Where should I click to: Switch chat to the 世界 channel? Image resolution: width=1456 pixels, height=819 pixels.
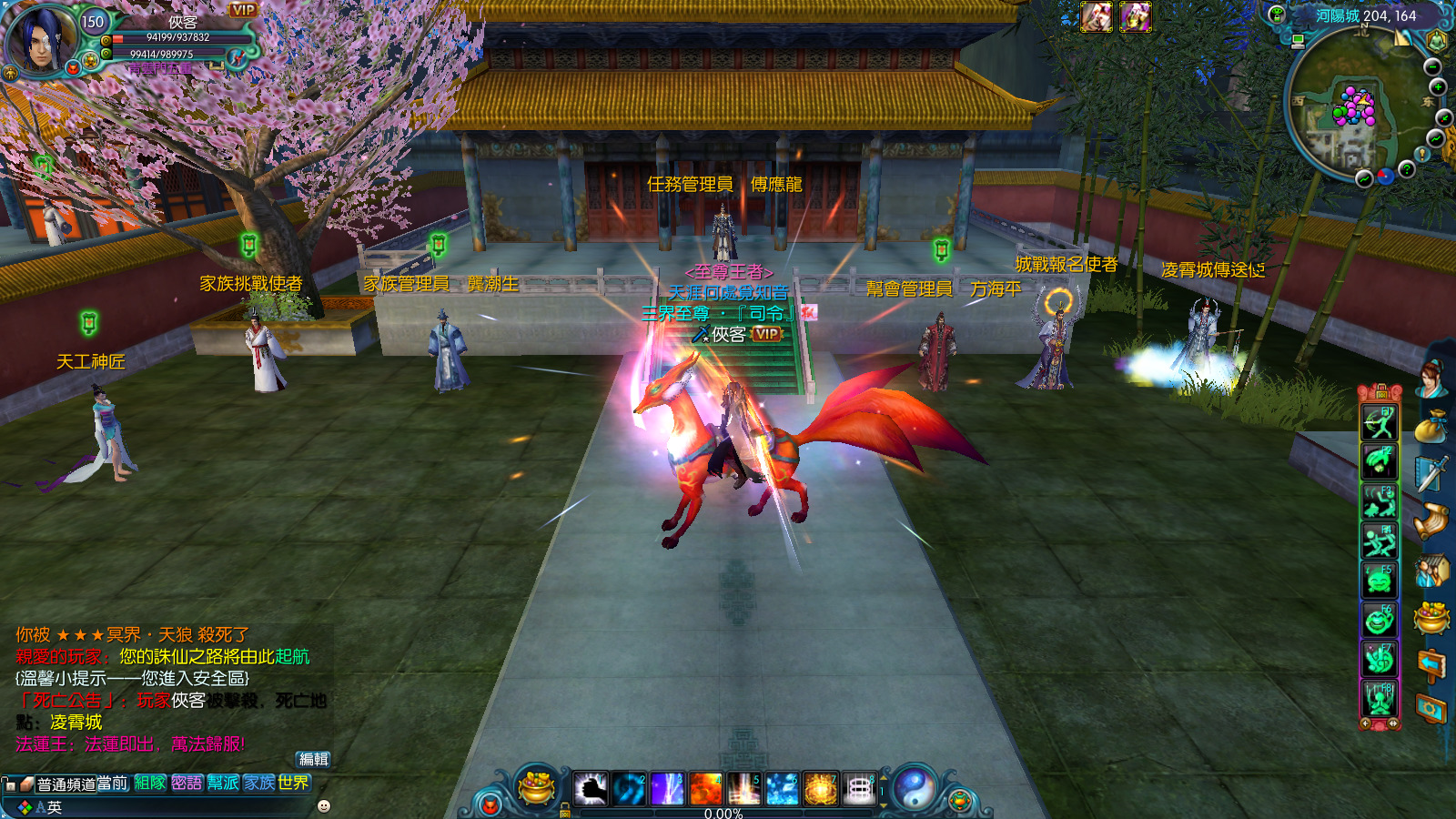[x=294, y=783]
